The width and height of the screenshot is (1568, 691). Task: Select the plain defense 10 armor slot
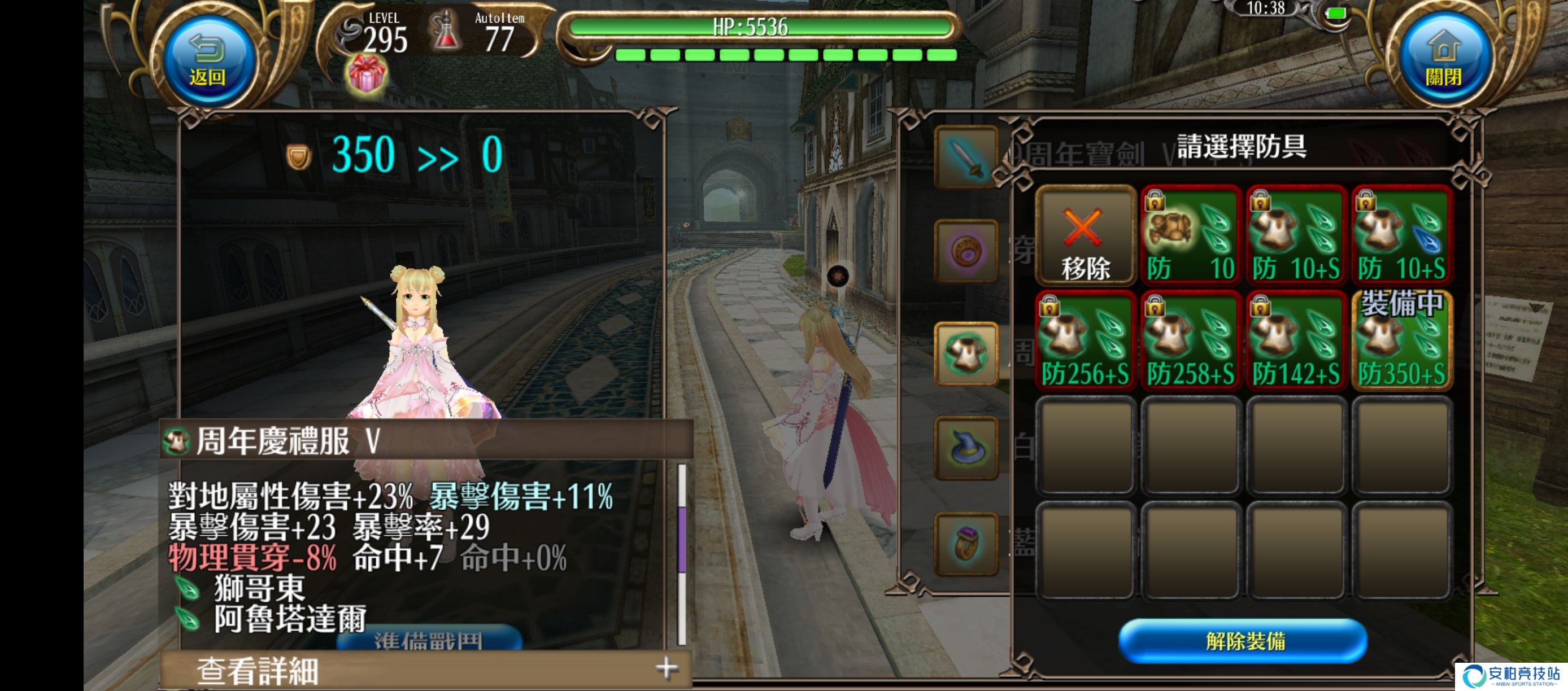[x=1191, y=236]
